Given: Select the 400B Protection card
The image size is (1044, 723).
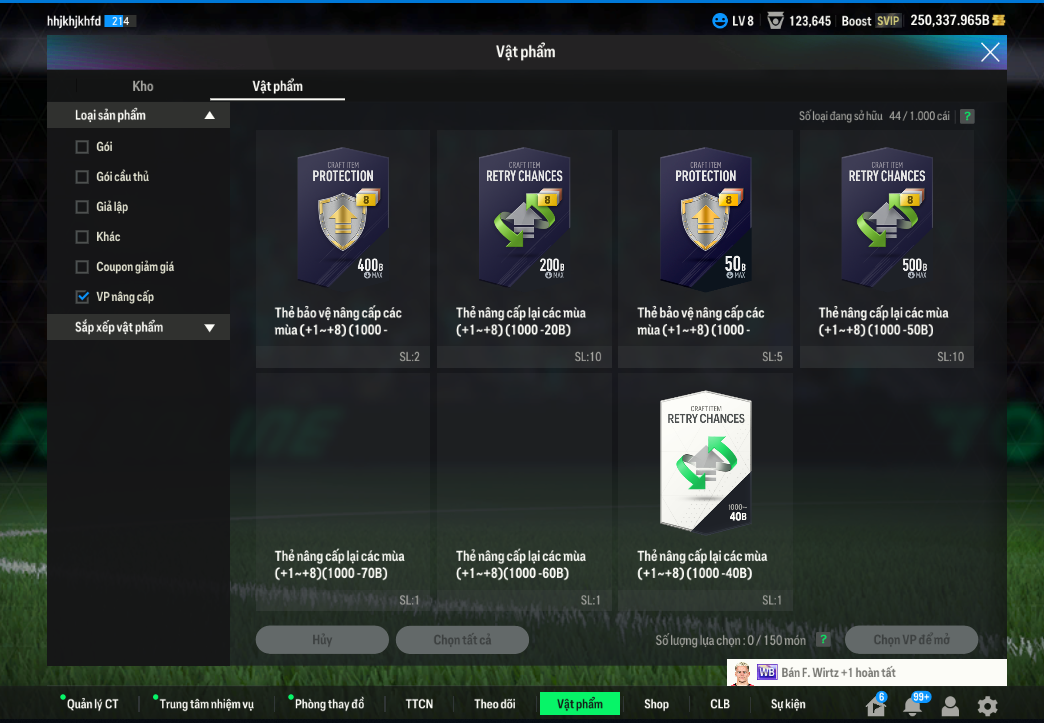Looking at the screenshot, I should click(x=343, y=215).
